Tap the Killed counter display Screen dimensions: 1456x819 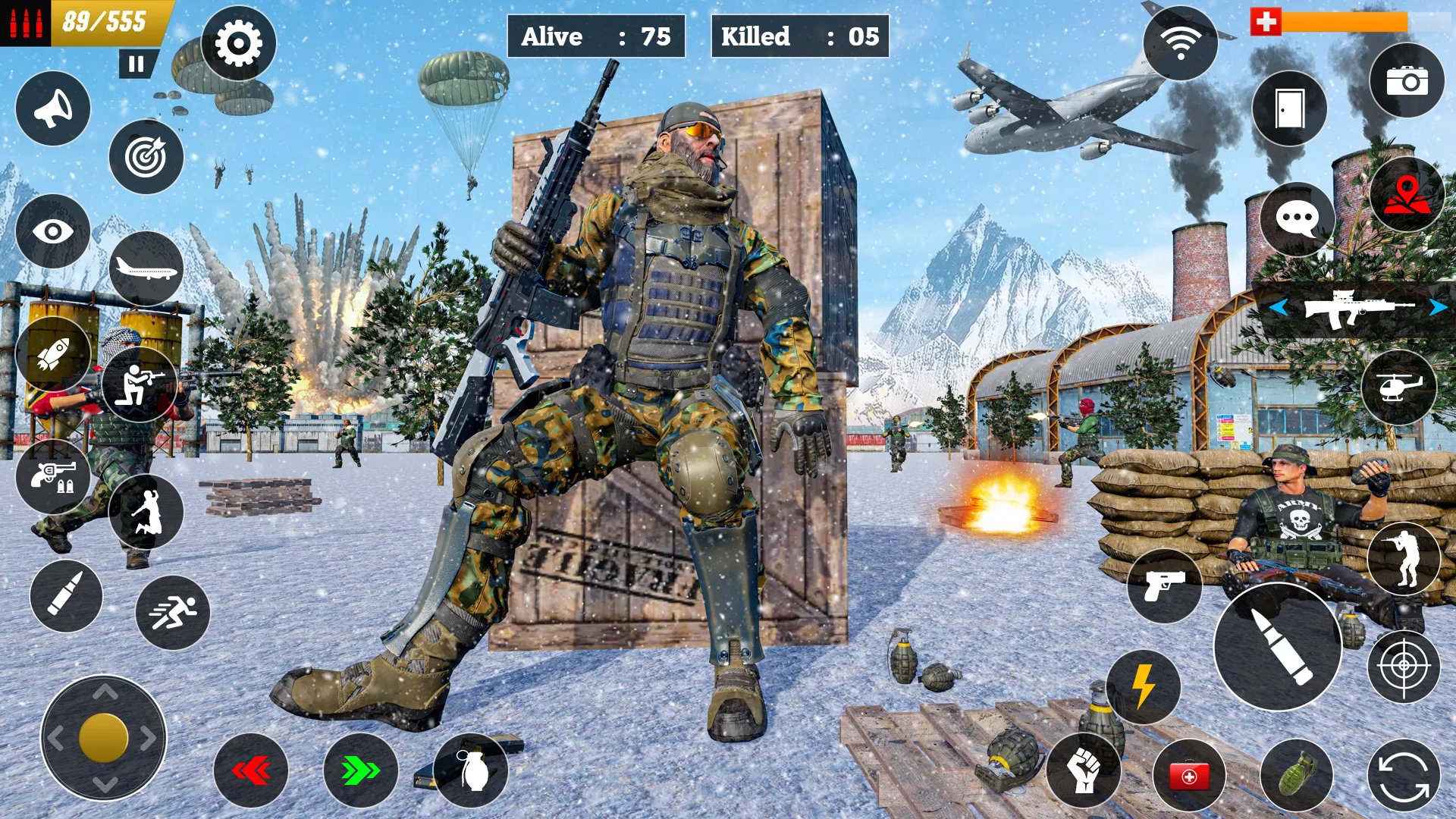(x=798, y=34)
